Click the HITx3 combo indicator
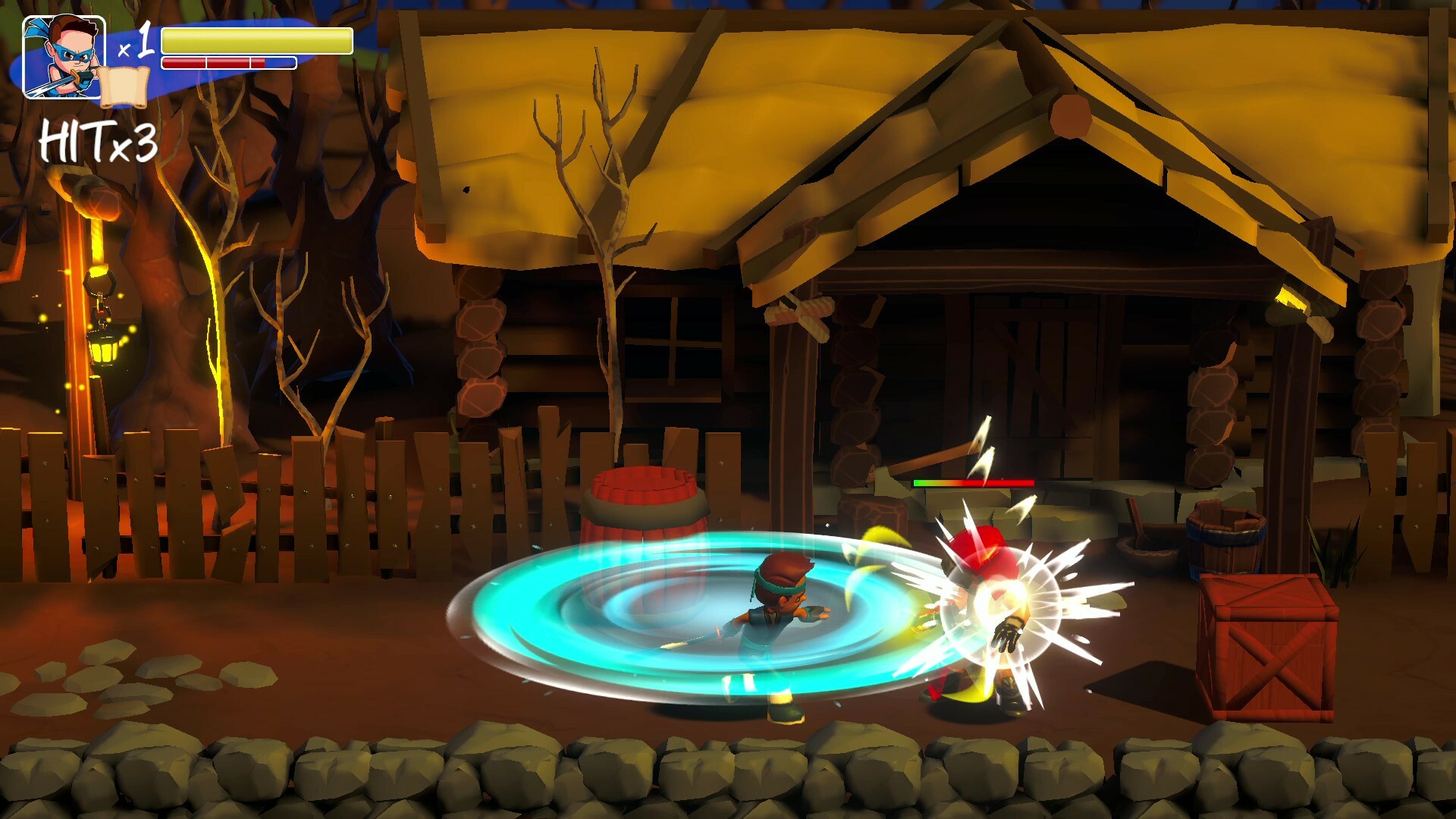 [99, 140]
